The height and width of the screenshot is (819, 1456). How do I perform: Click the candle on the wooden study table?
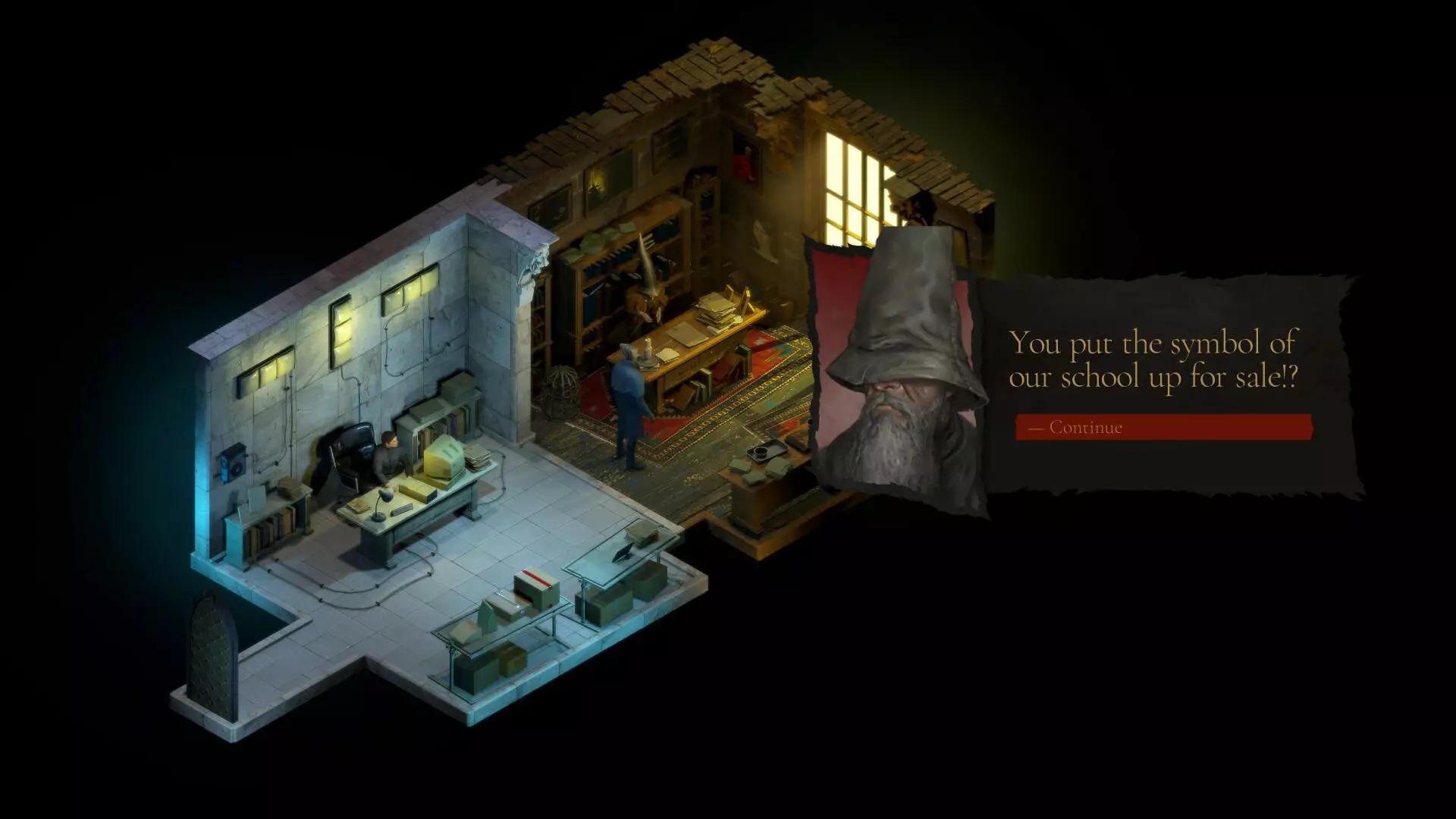coord(648,347)
